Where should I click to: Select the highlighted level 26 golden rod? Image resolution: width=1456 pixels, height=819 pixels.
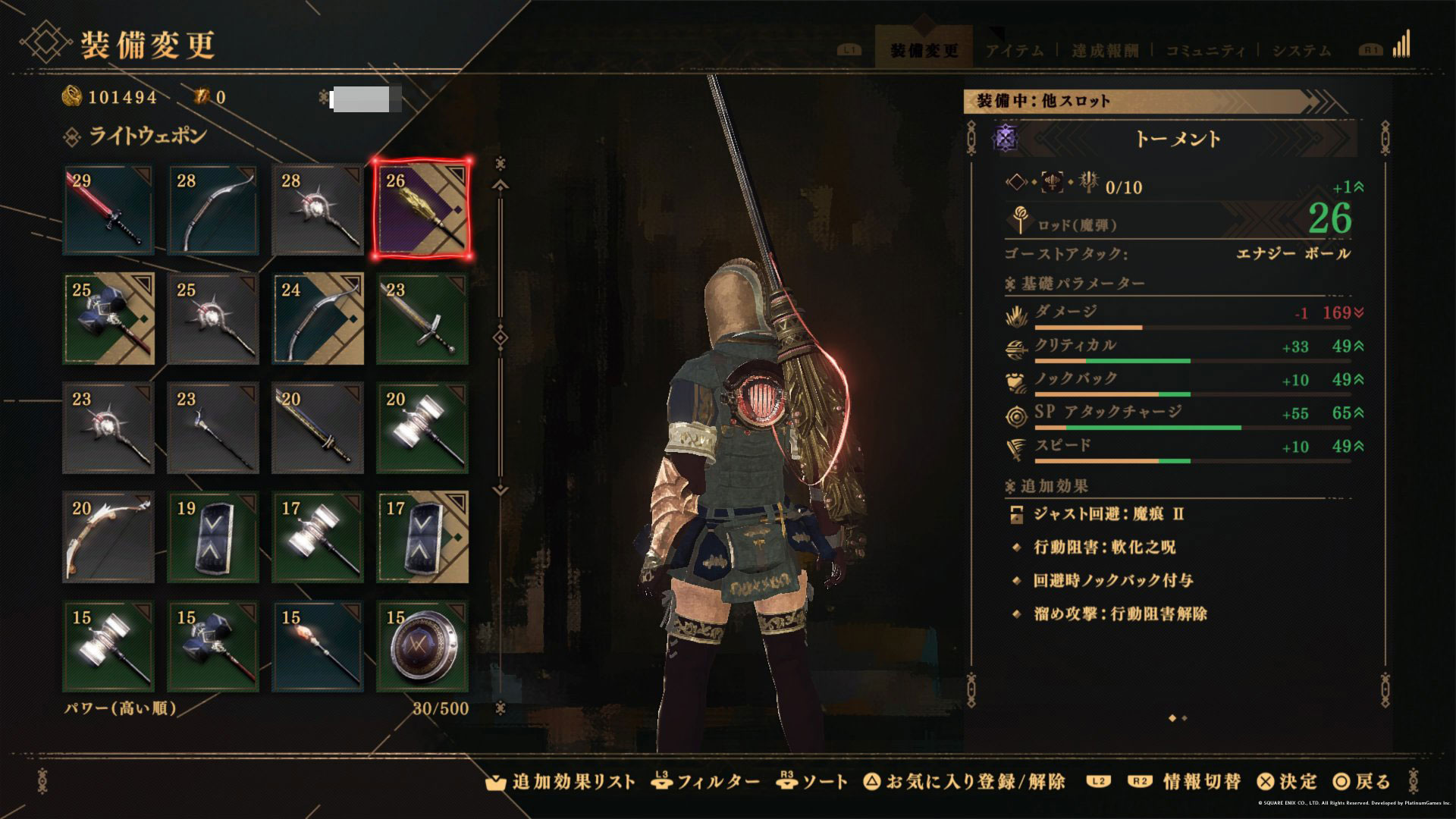tap(422, 210)
